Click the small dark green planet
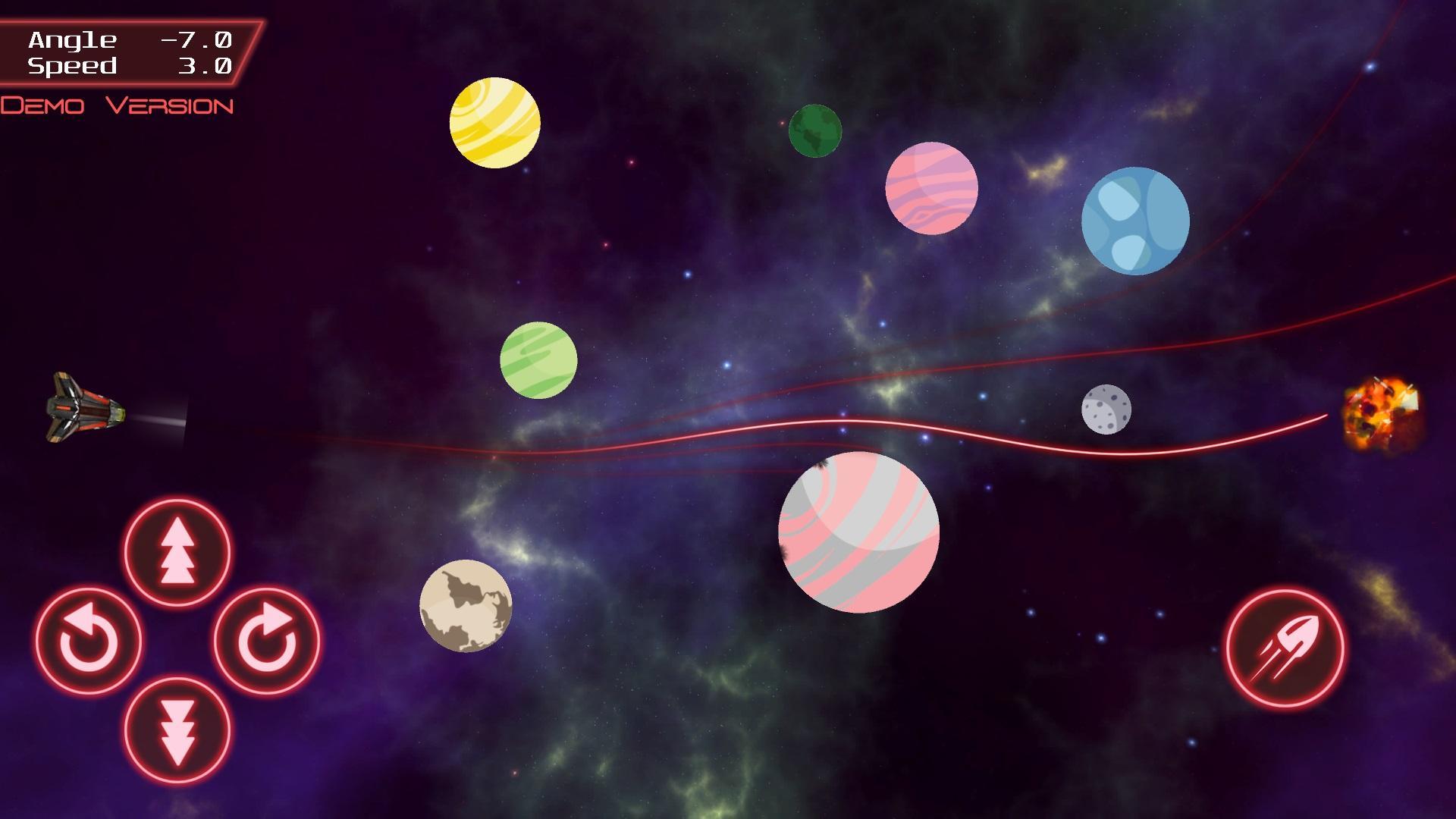Viewport: 1456px width, 819px height. (814, 130)
